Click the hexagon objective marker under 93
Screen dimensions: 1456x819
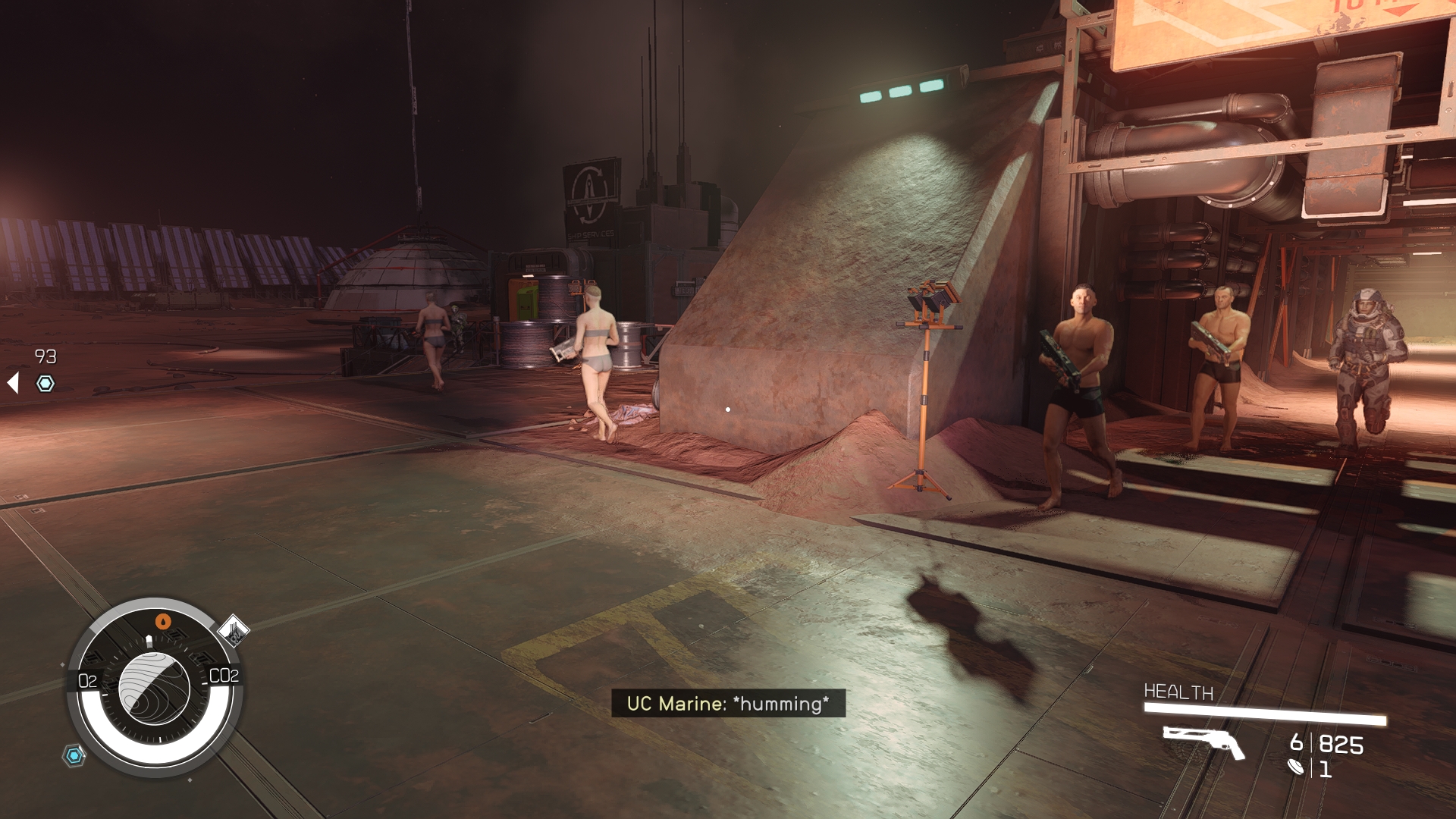point(45,384)
